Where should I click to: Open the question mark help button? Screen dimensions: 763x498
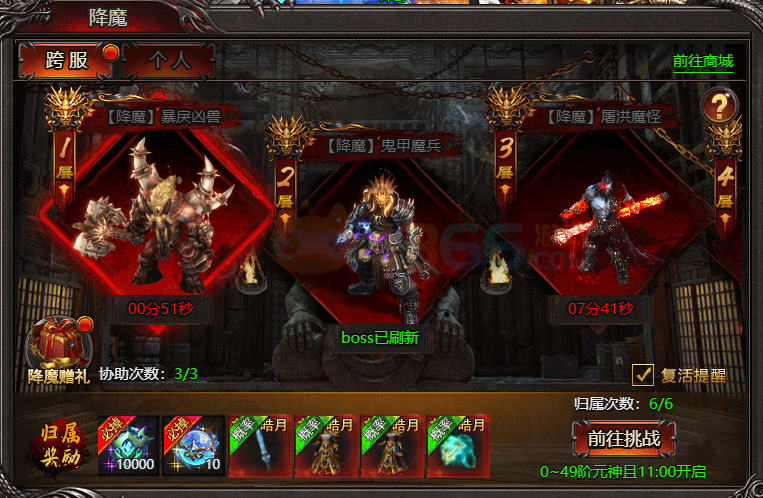(x=719, y=104)
